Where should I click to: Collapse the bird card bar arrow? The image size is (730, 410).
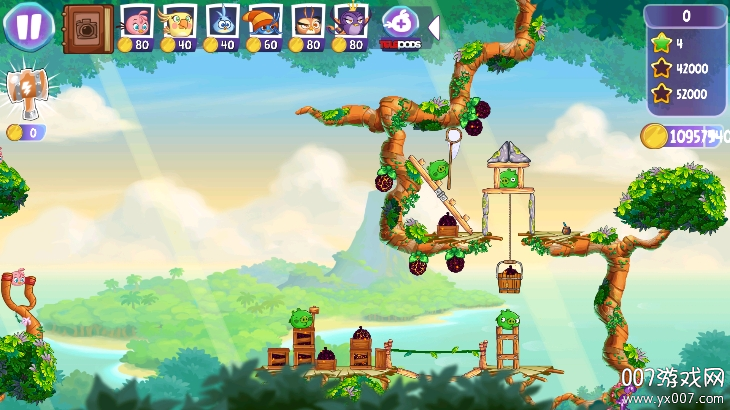coord(433,25)
